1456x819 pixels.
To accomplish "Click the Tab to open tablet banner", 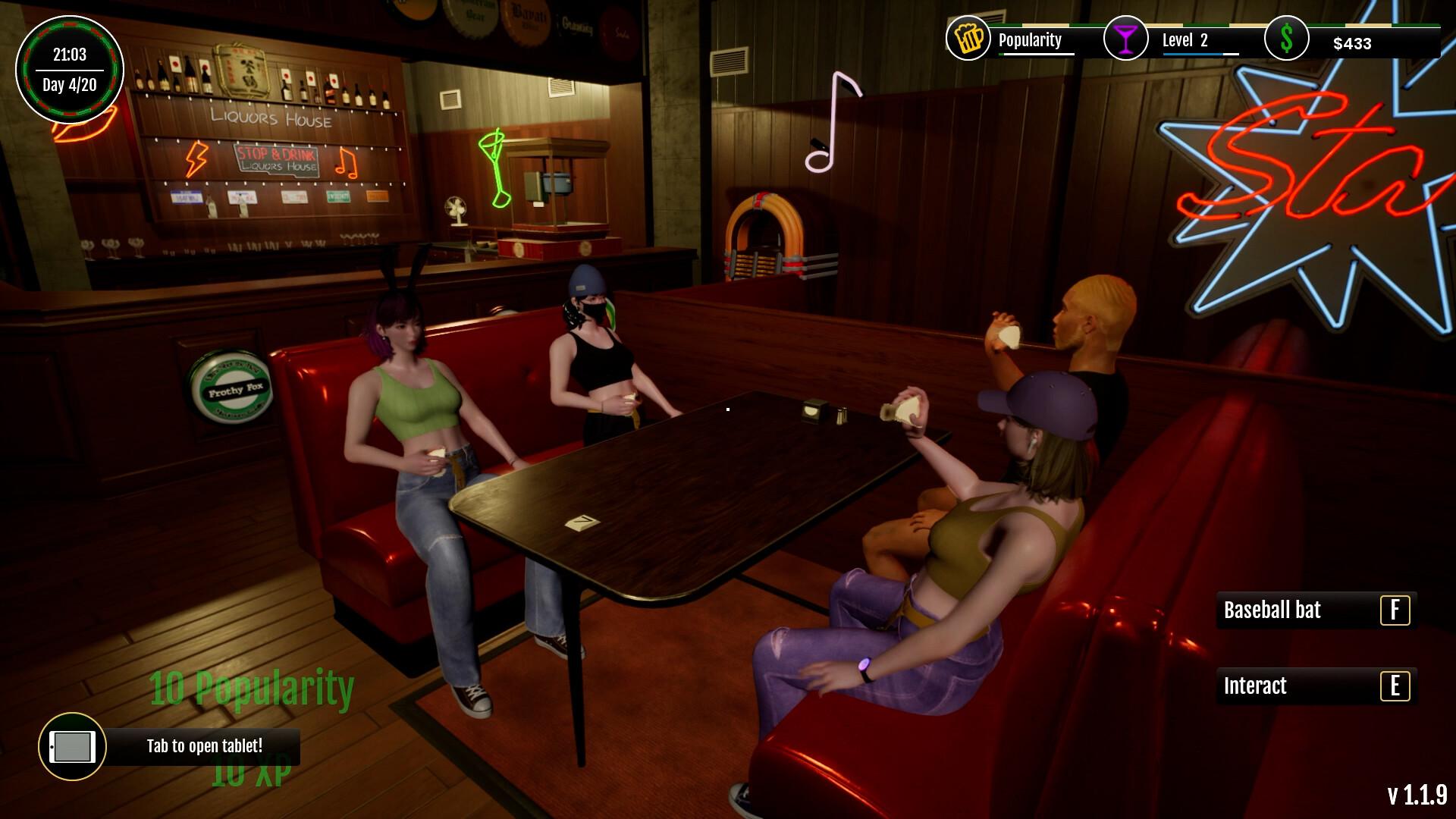I will 205,746.
